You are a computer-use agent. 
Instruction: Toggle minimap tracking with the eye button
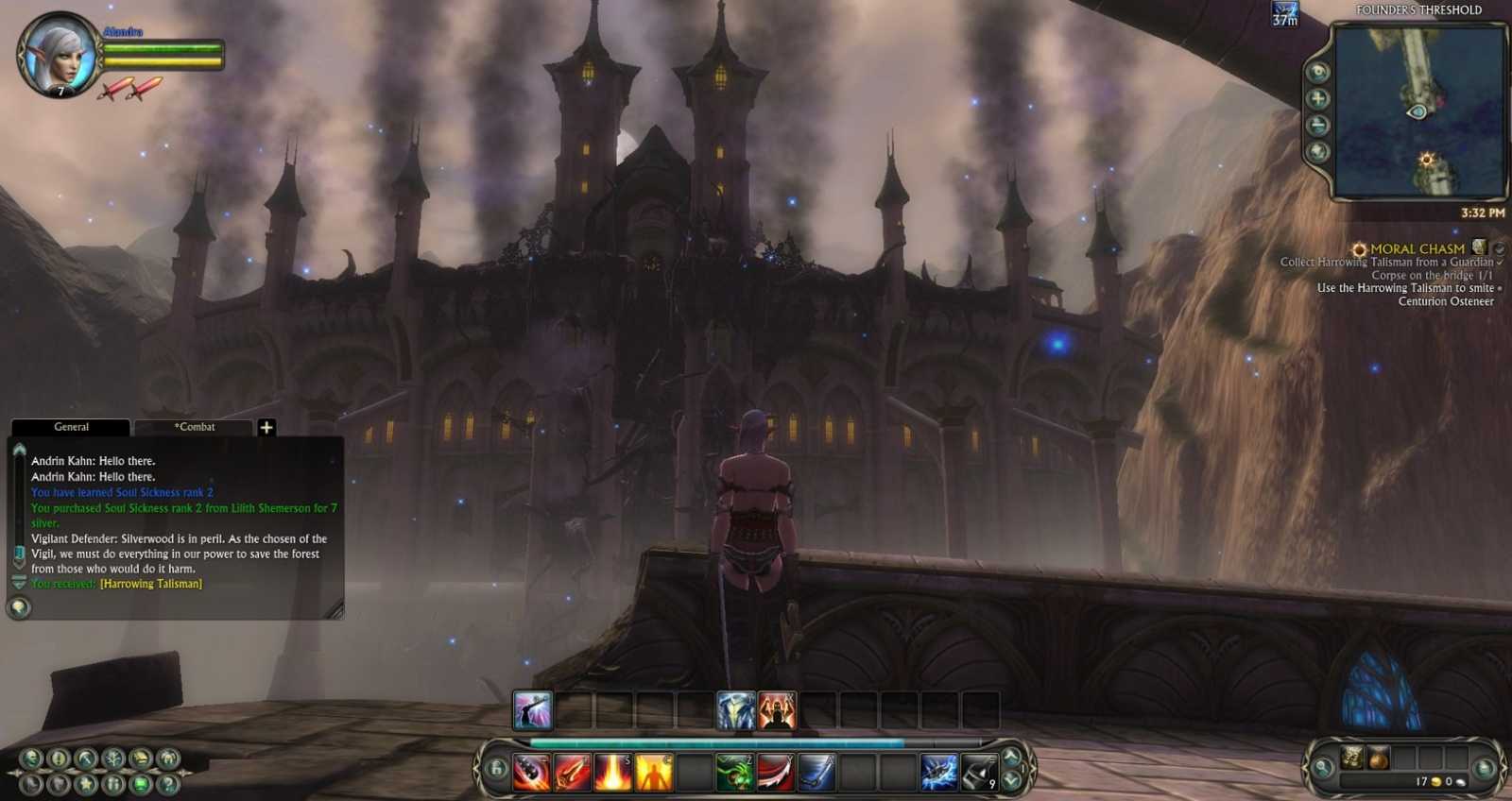[x=1317, y=69]
